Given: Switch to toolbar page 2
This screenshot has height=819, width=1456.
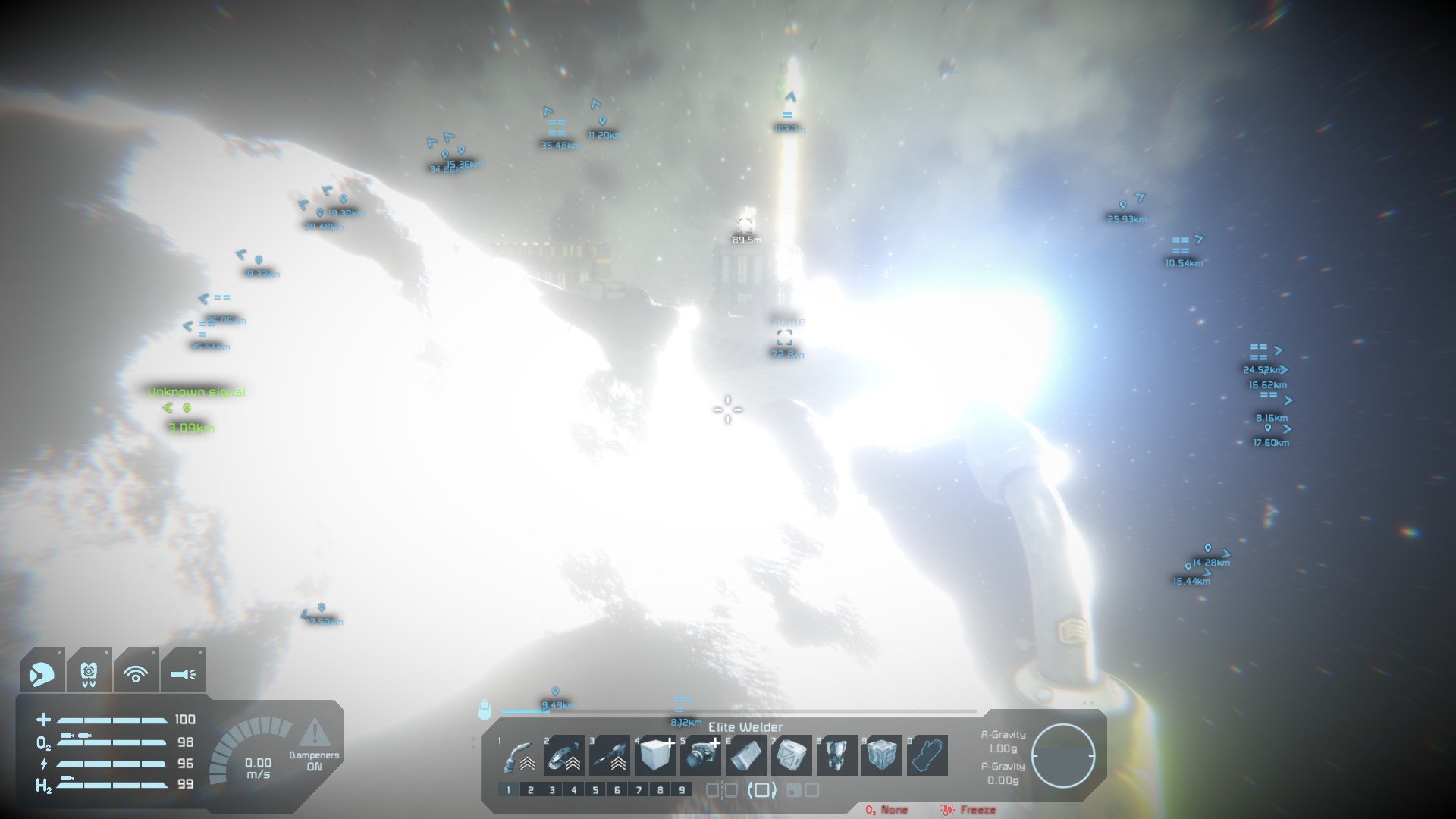Looking at the screenshot, I should pyautogui.click(x=531, y=790).
